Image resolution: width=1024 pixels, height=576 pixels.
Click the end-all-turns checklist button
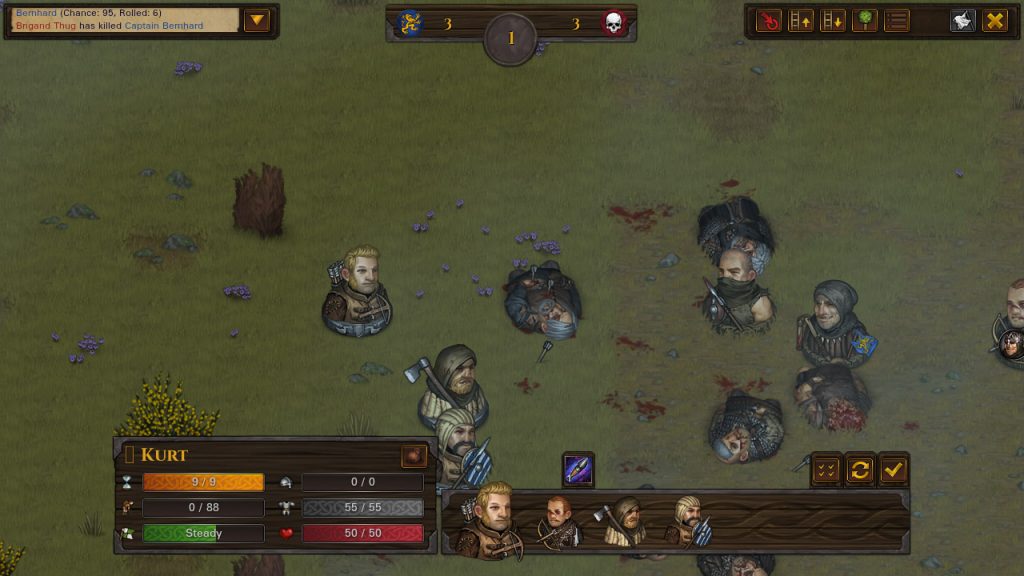(x=827, y=469)
